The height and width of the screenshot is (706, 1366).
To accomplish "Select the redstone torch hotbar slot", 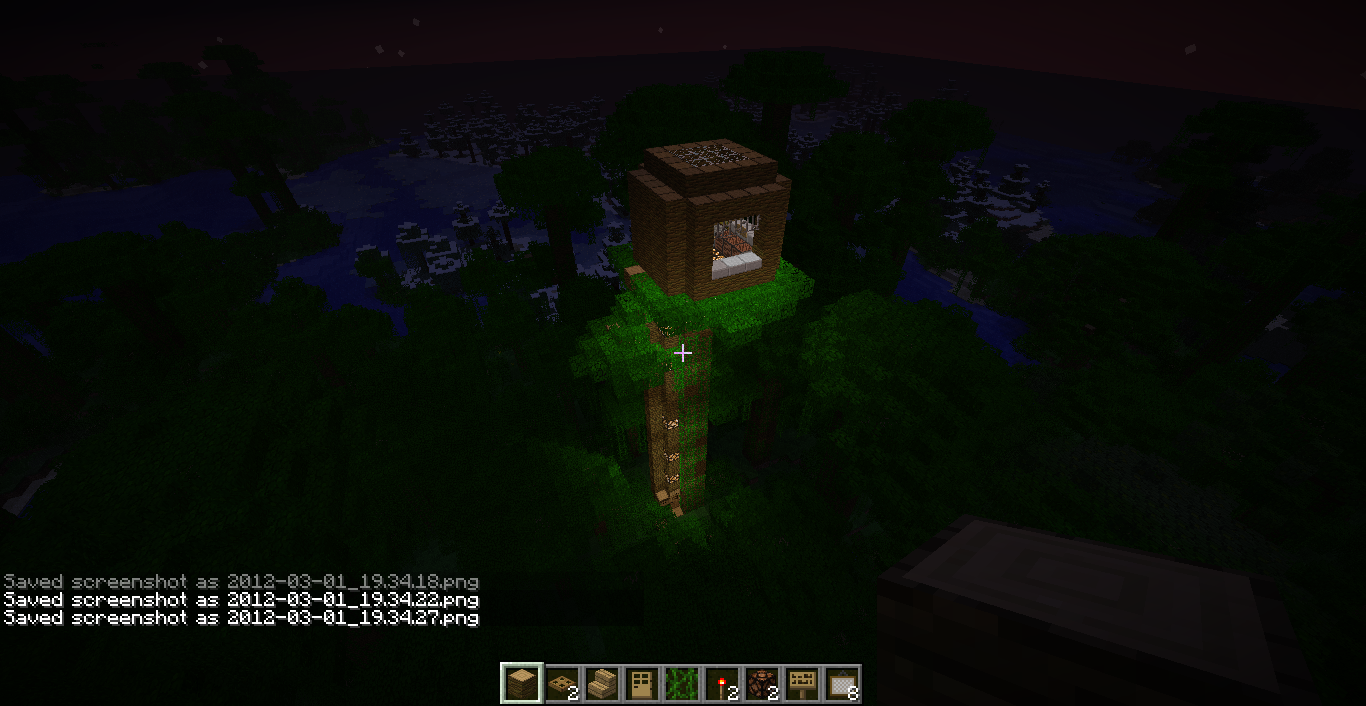I will (x=721, y=684).
